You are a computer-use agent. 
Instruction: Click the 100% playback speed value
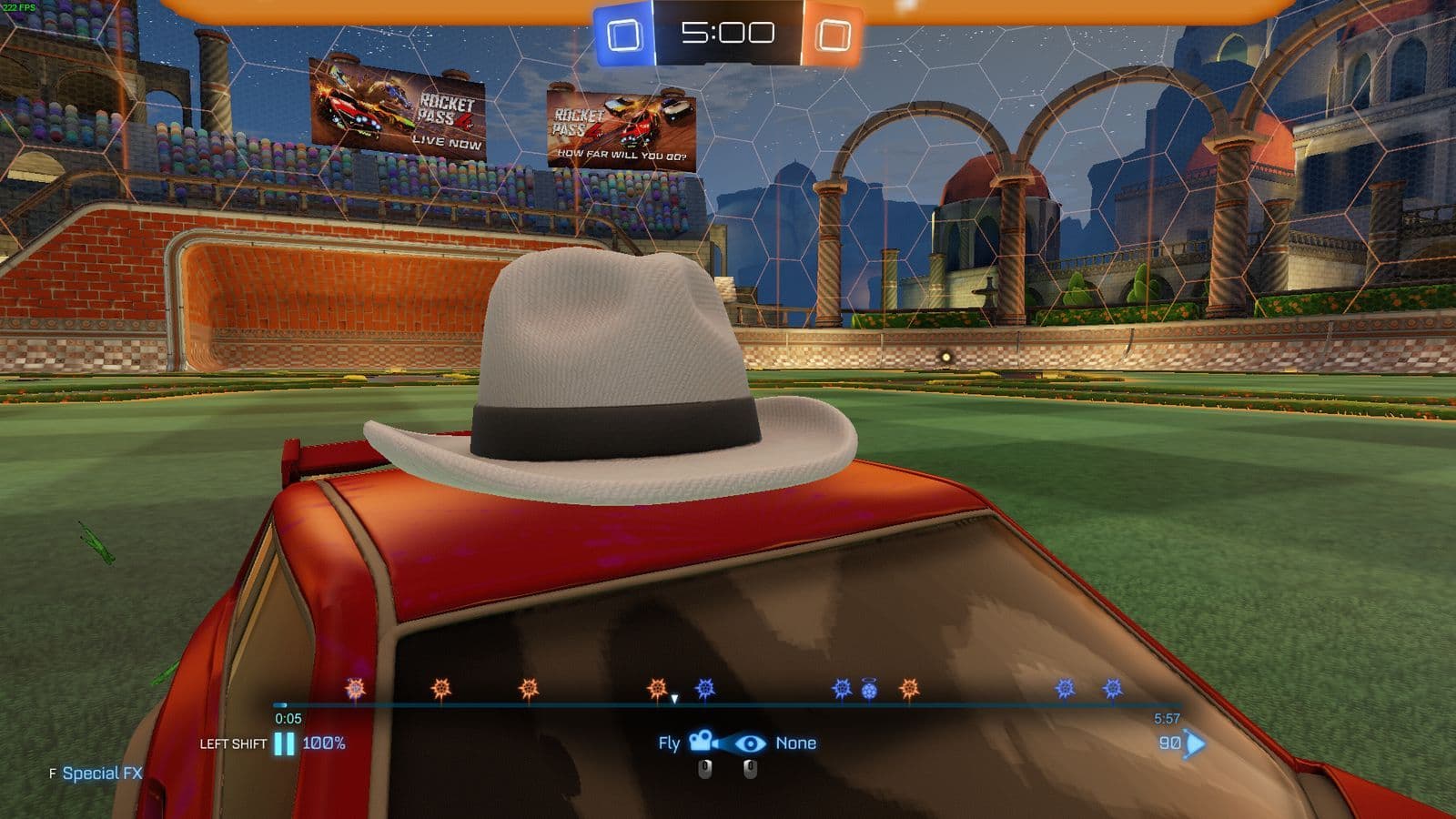[x=325, y=743]
